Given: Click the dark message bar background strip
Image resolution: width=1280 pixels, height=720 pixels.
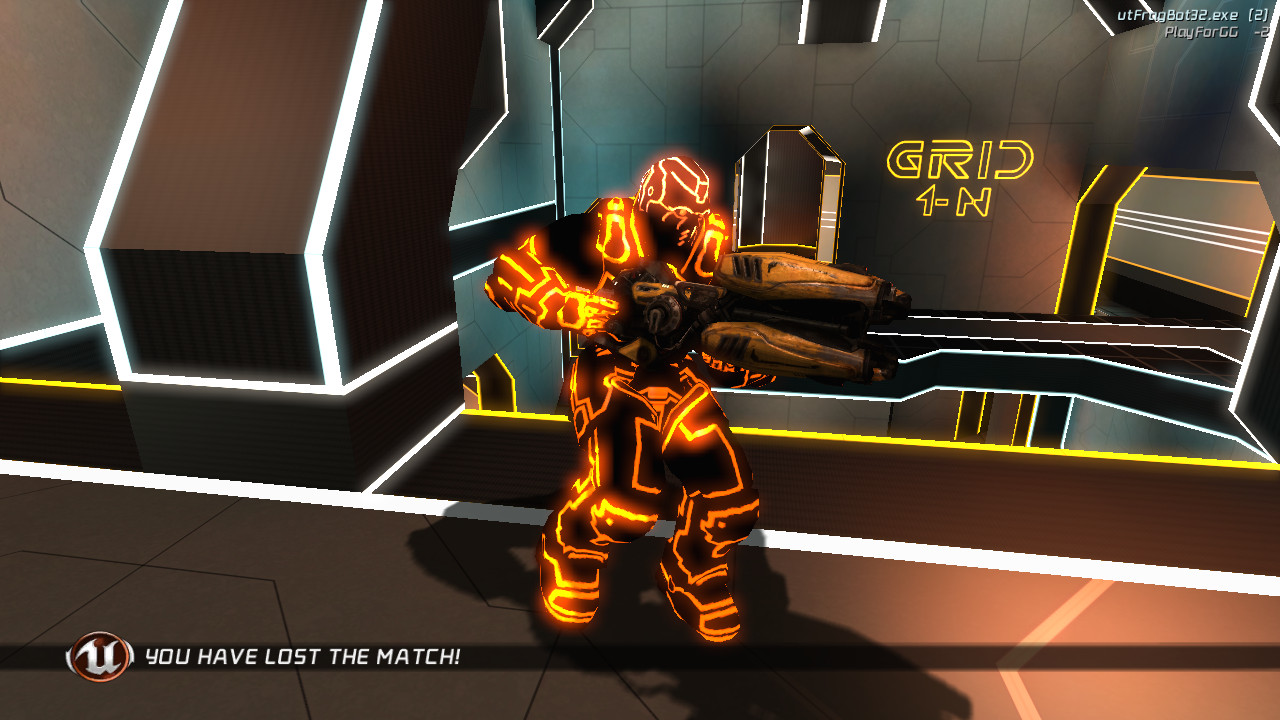Looking at the screenshot, I should (900, 659).
